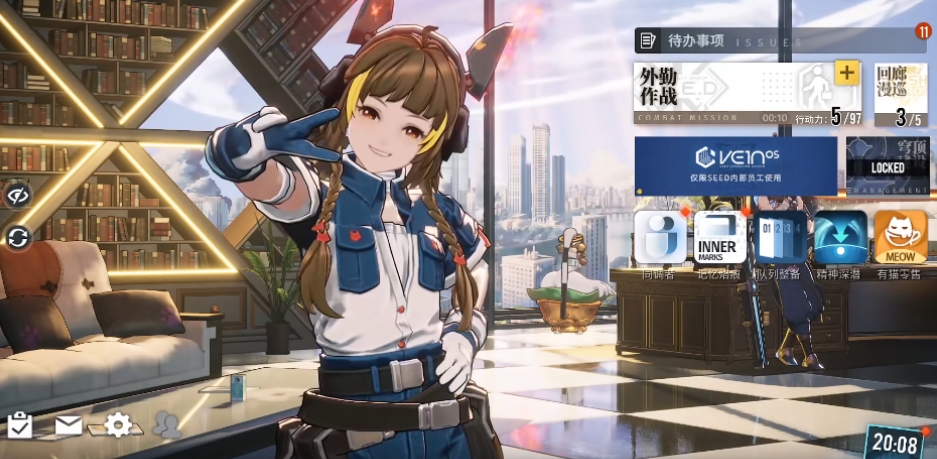Add action points with the yellow plus

click(x=846, y=73)
